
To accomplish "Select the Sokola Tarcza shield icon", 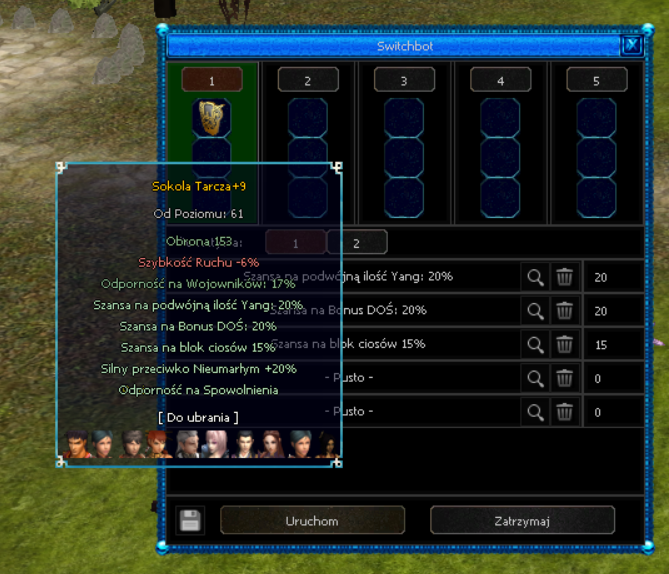I will click(212, 115).
